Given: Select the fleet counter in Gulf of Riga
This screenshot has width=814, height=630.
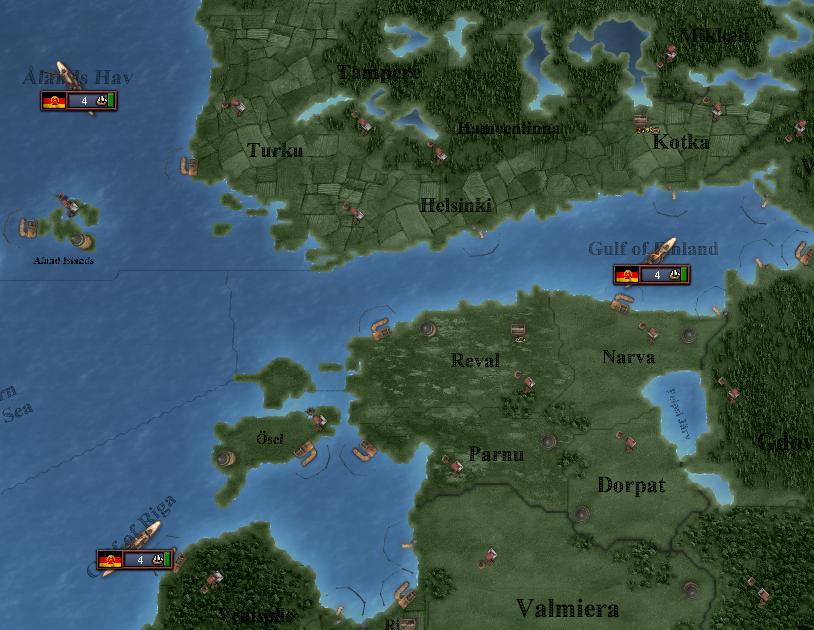Looking at the screenshot, I should pyautogui.click(x=135, y=560).
